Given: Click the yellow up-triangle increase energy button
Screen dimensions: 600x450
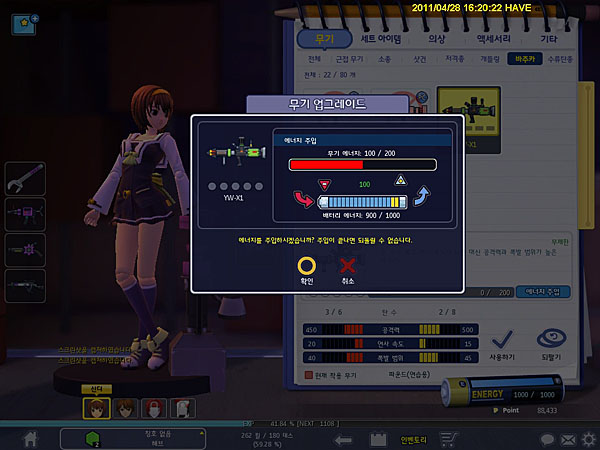Looking at the screenshot, I should [x=400, y=181].
